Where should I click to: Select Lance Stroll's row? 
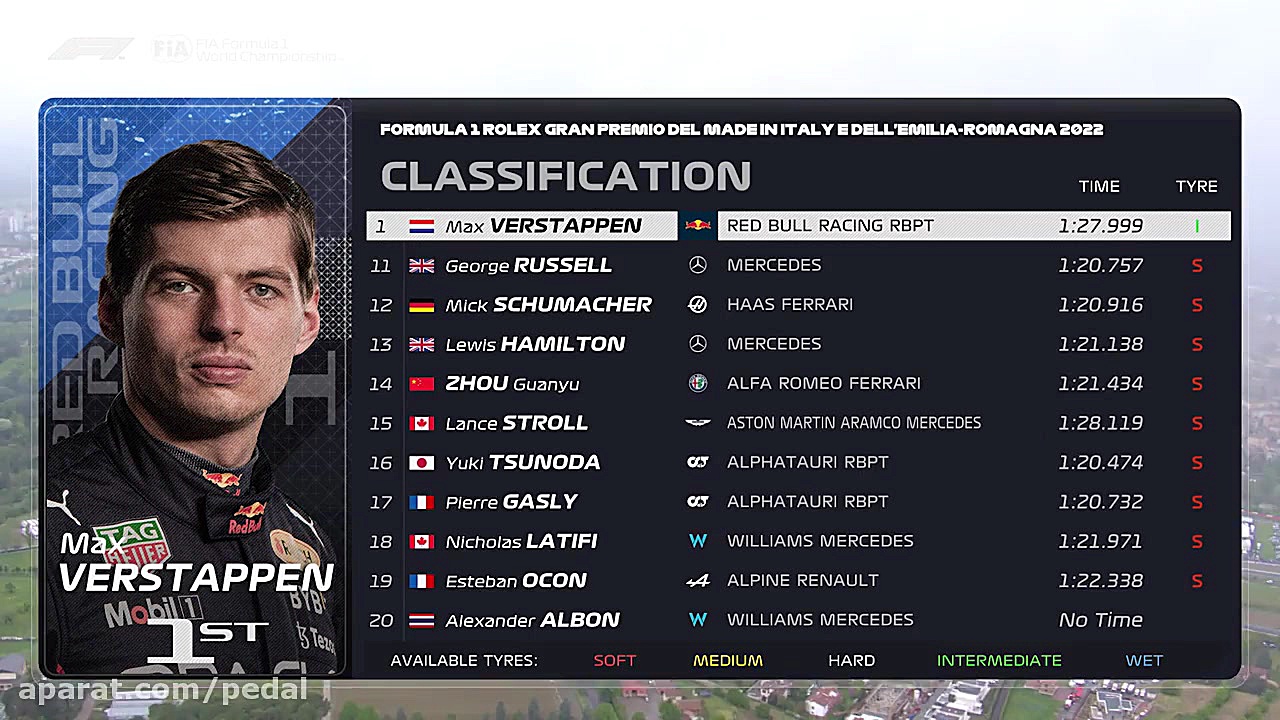click(x=798, y=423)
